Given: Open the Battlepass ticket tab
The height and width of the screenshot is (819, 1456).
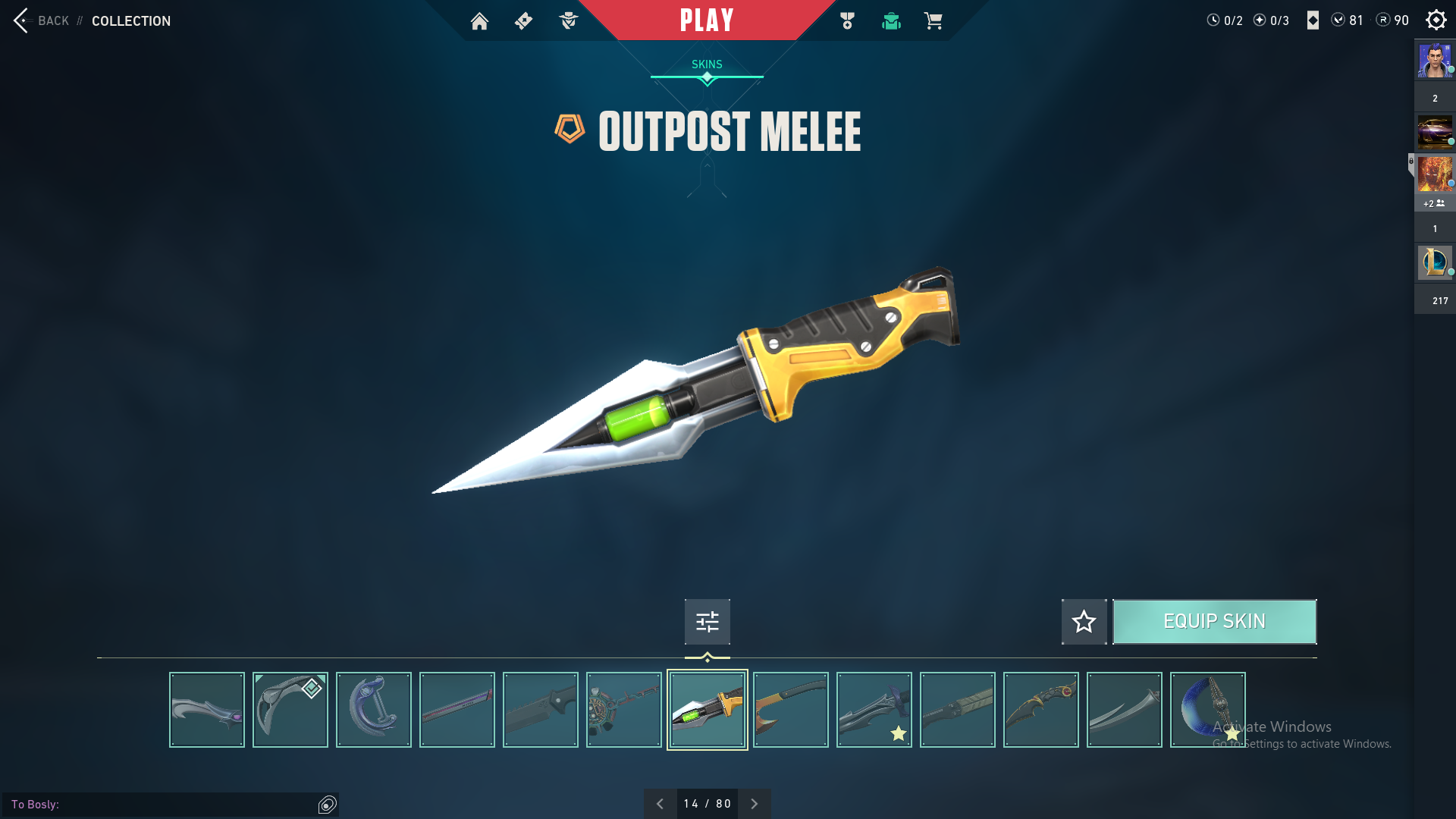Looking at the screenshot, I should coord(523,21).
